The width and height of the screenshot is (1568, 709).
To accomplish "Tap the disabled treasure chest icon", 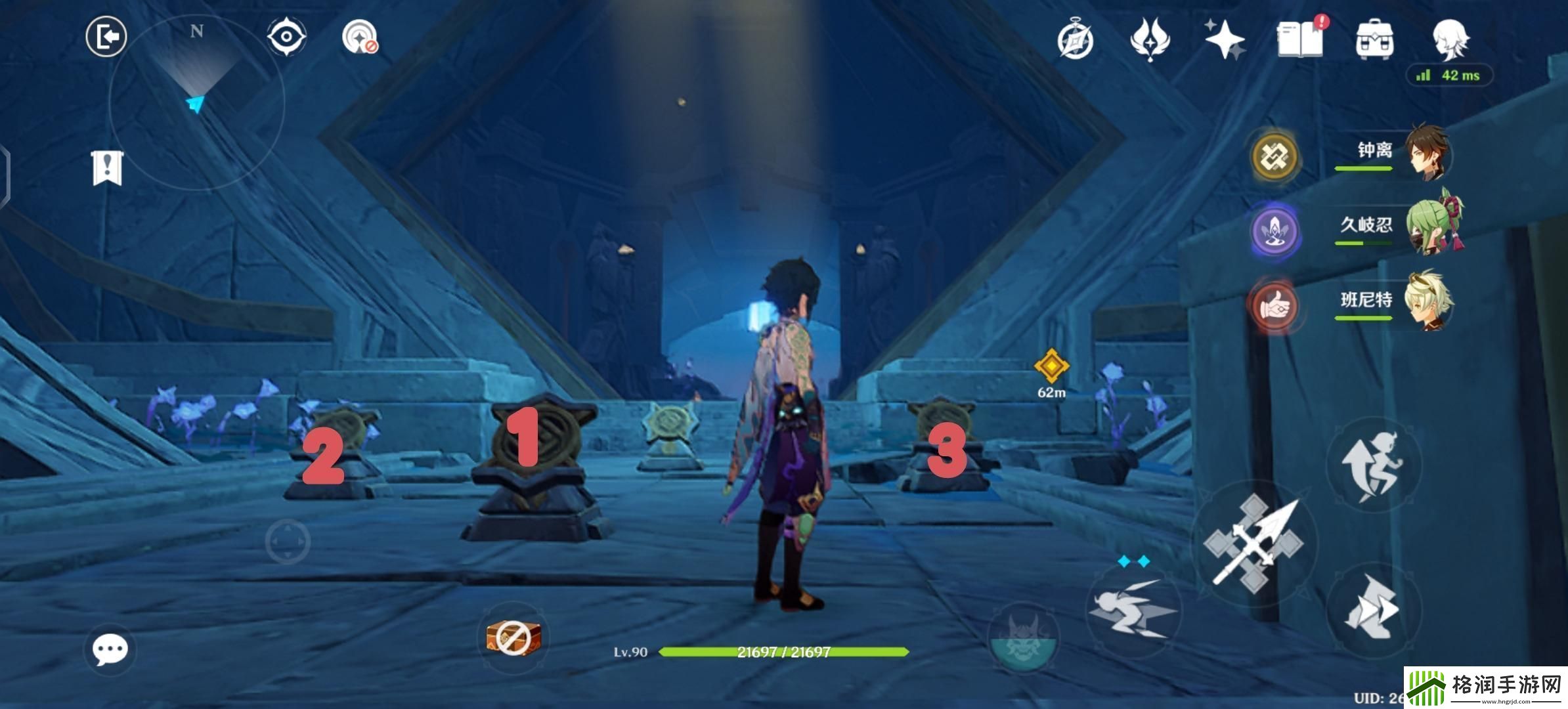I will pos(513,637).
